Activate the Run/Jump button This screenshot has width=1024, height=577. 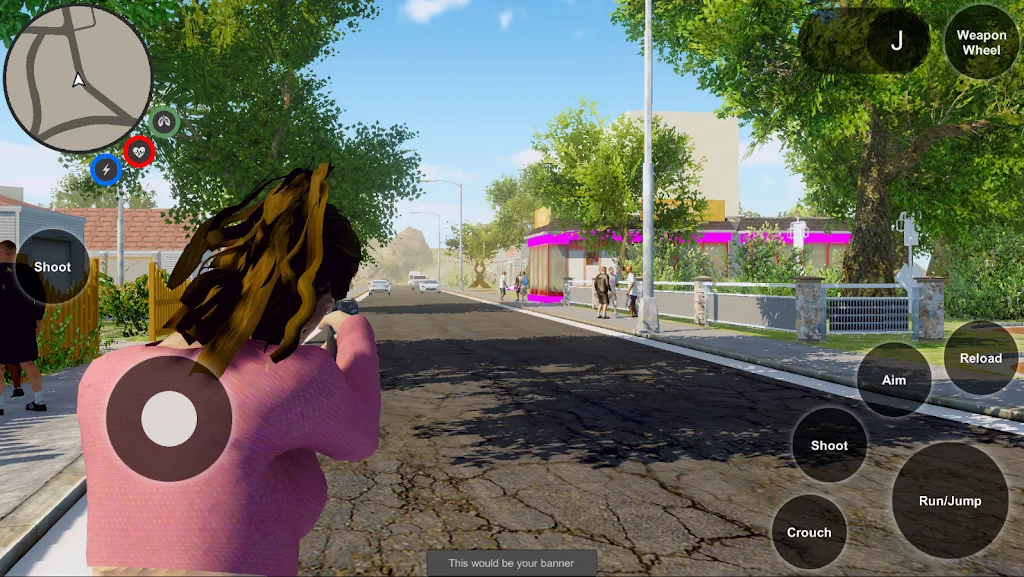(x=950, y=500)
